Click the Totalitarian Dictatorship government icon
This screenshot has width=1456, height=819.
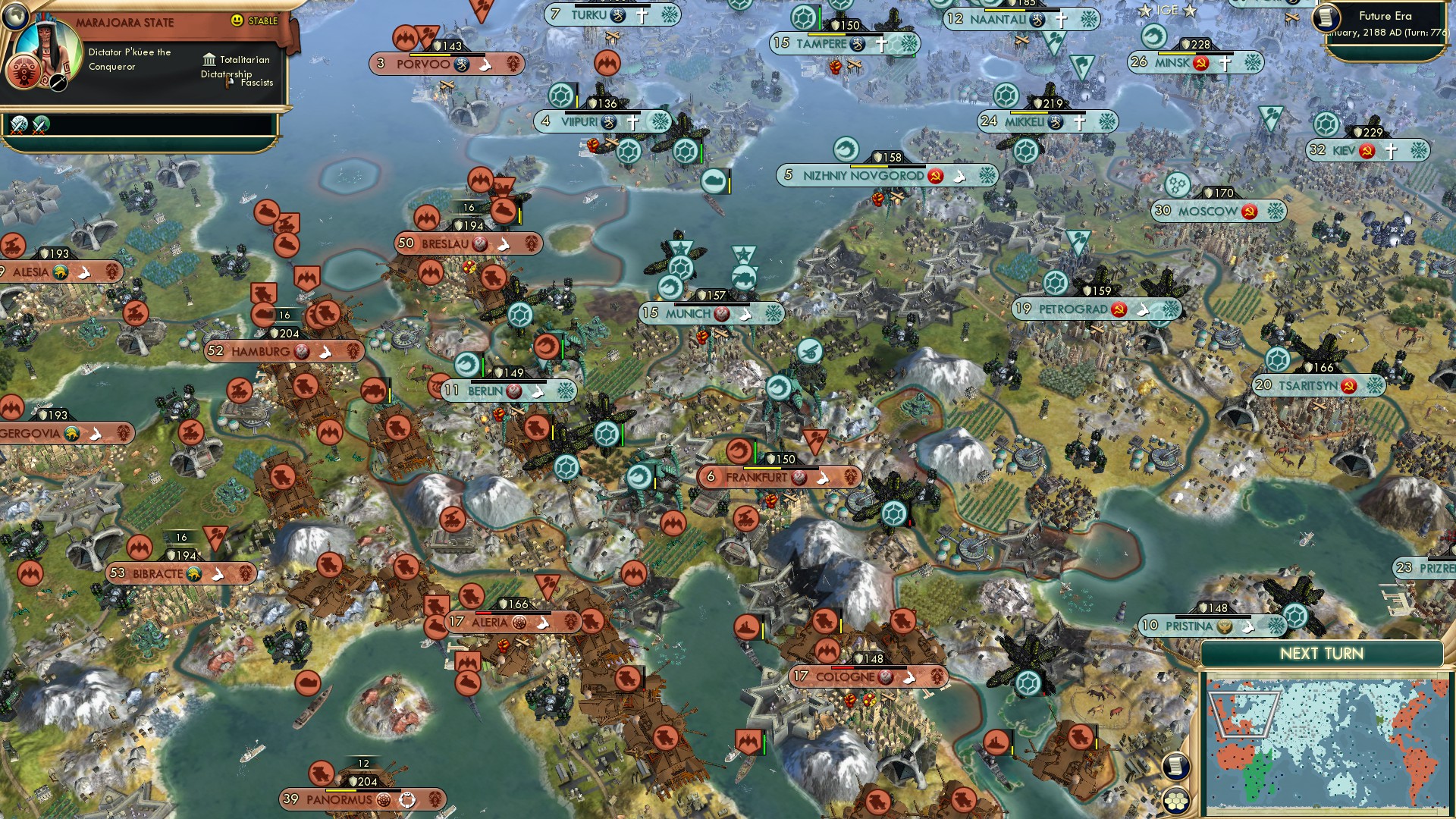pos(210,61)
